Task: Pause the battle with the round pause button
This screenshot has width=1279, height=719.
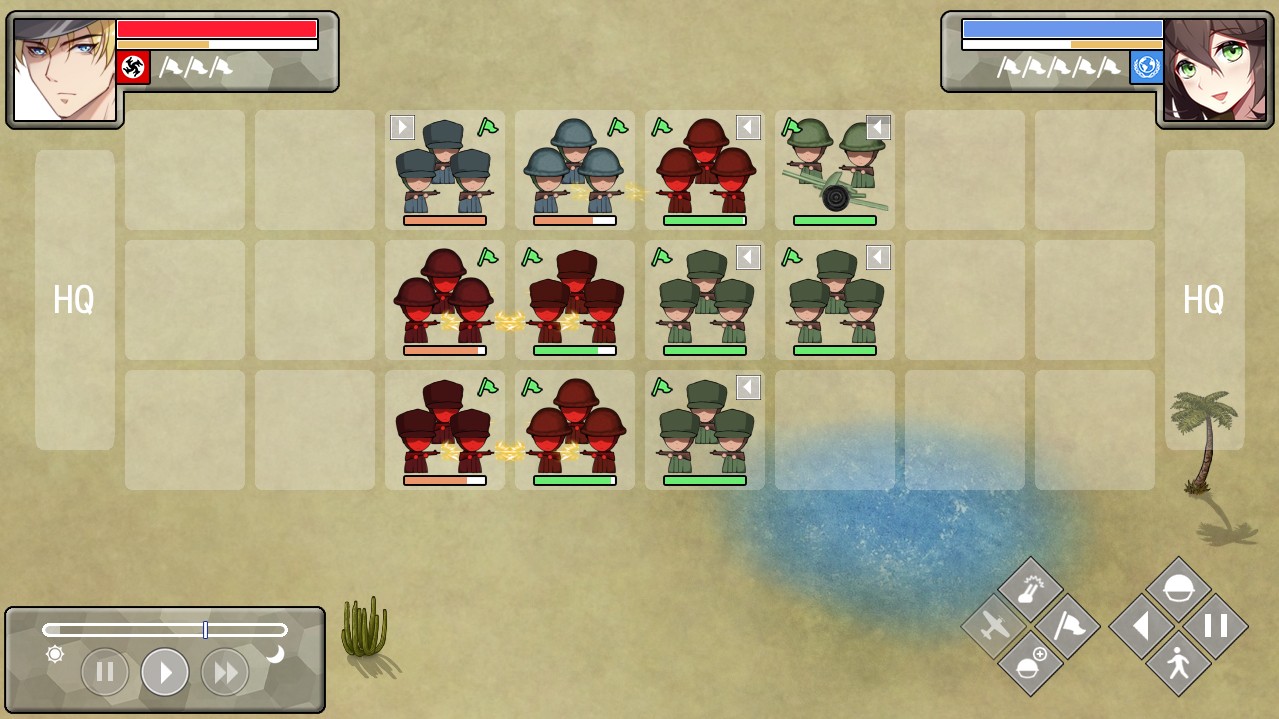Action: point(105,672)
